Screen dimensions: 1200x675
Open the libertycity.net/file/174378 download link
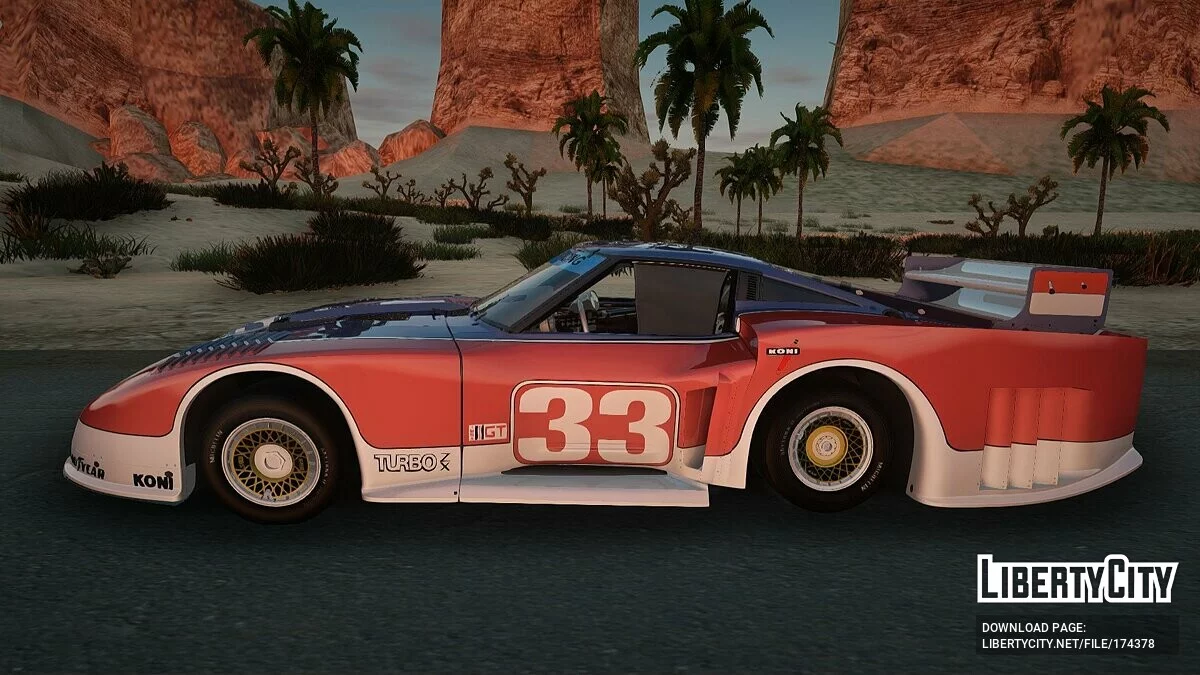click(1067, 644)
